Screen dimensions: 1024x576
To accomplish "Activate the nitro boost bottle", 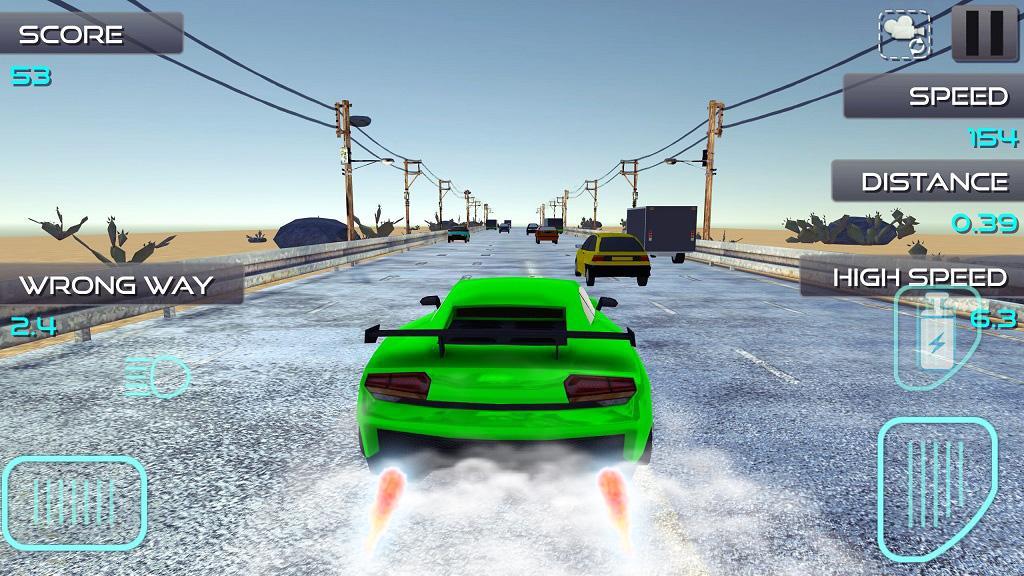I will click(935, 339).
